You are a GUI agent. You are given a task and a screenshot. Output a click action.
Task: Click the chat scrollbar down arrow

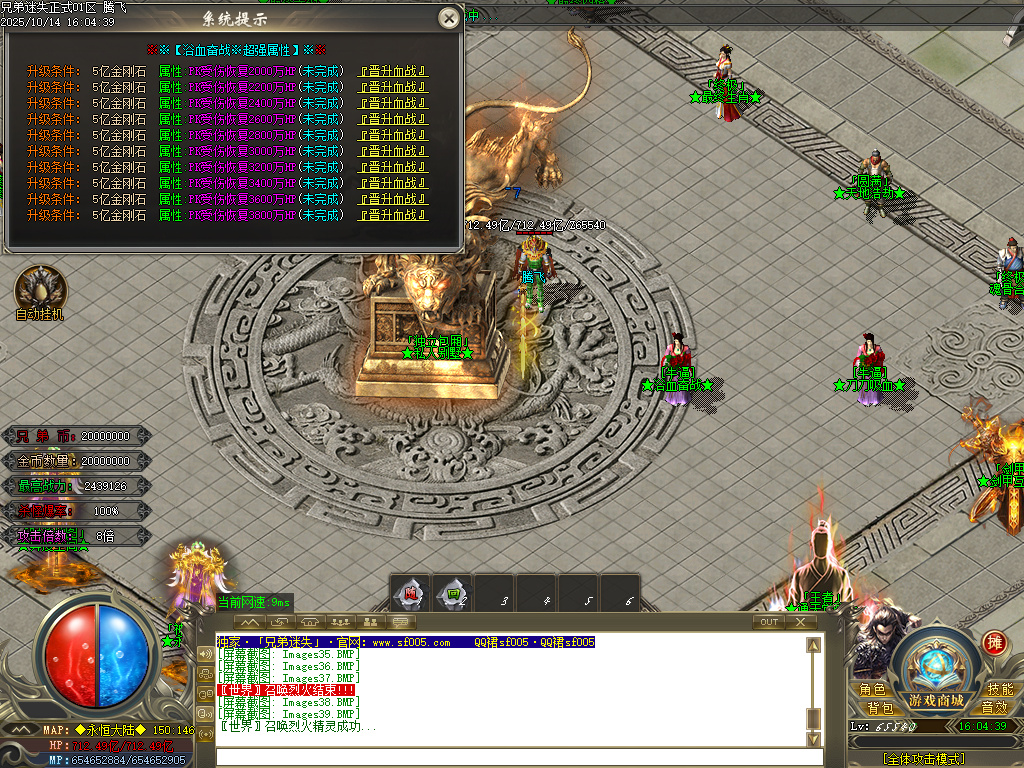(814, 738)
